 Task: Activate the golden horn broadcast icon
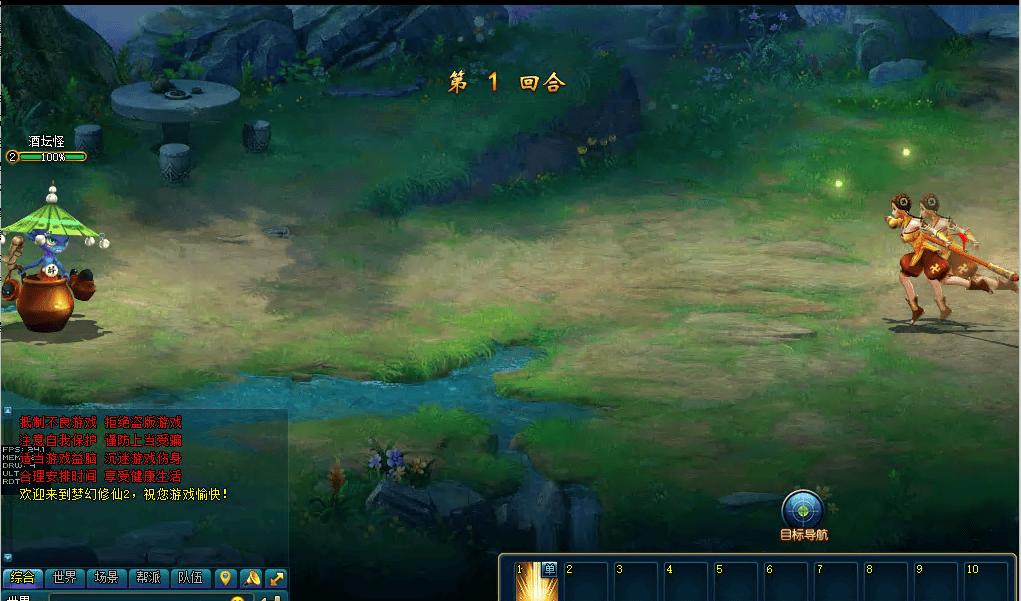[x=251, y=578]
